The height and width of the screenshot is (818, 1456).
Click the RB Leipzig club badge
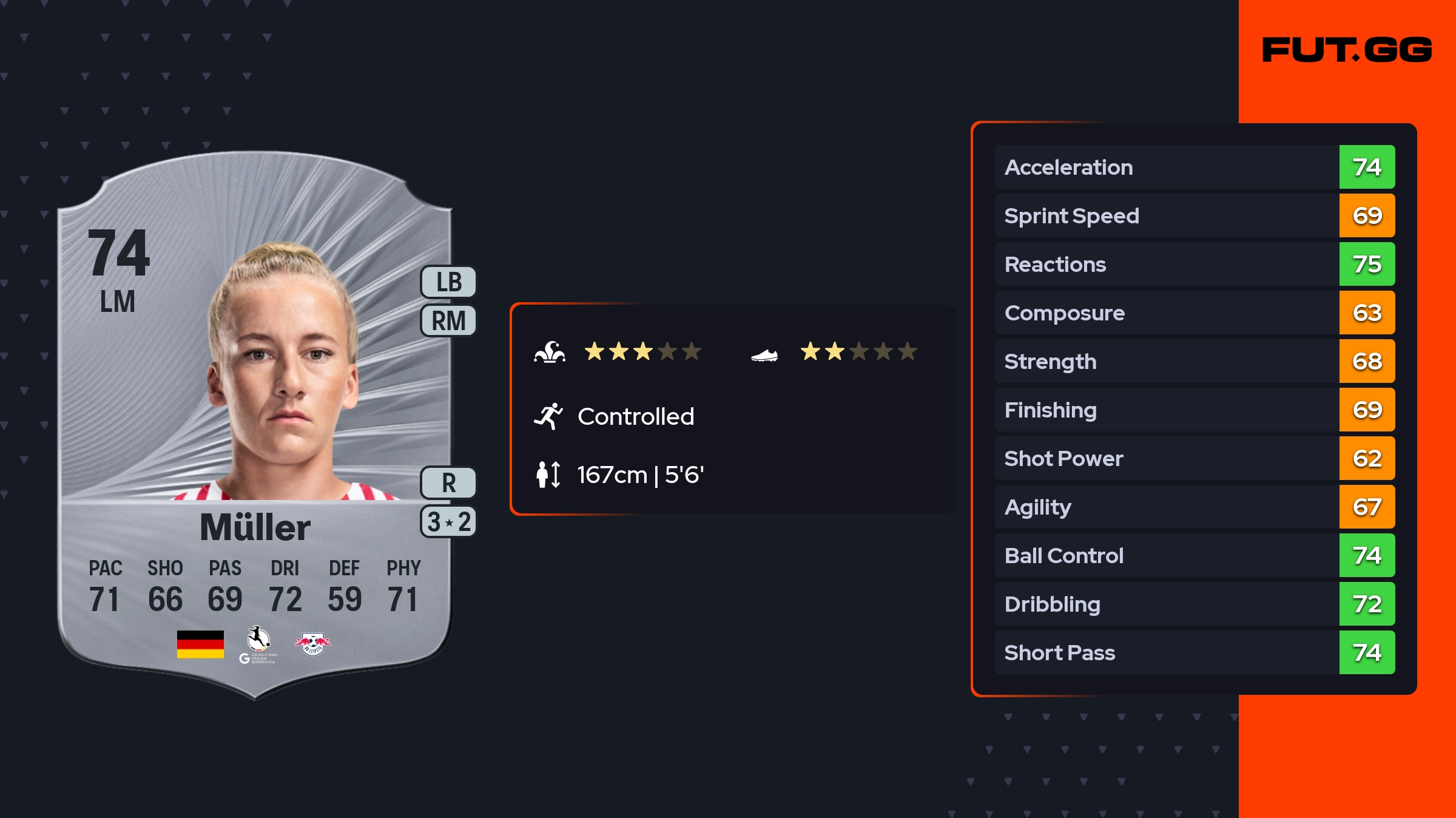[x=312, y=644]
